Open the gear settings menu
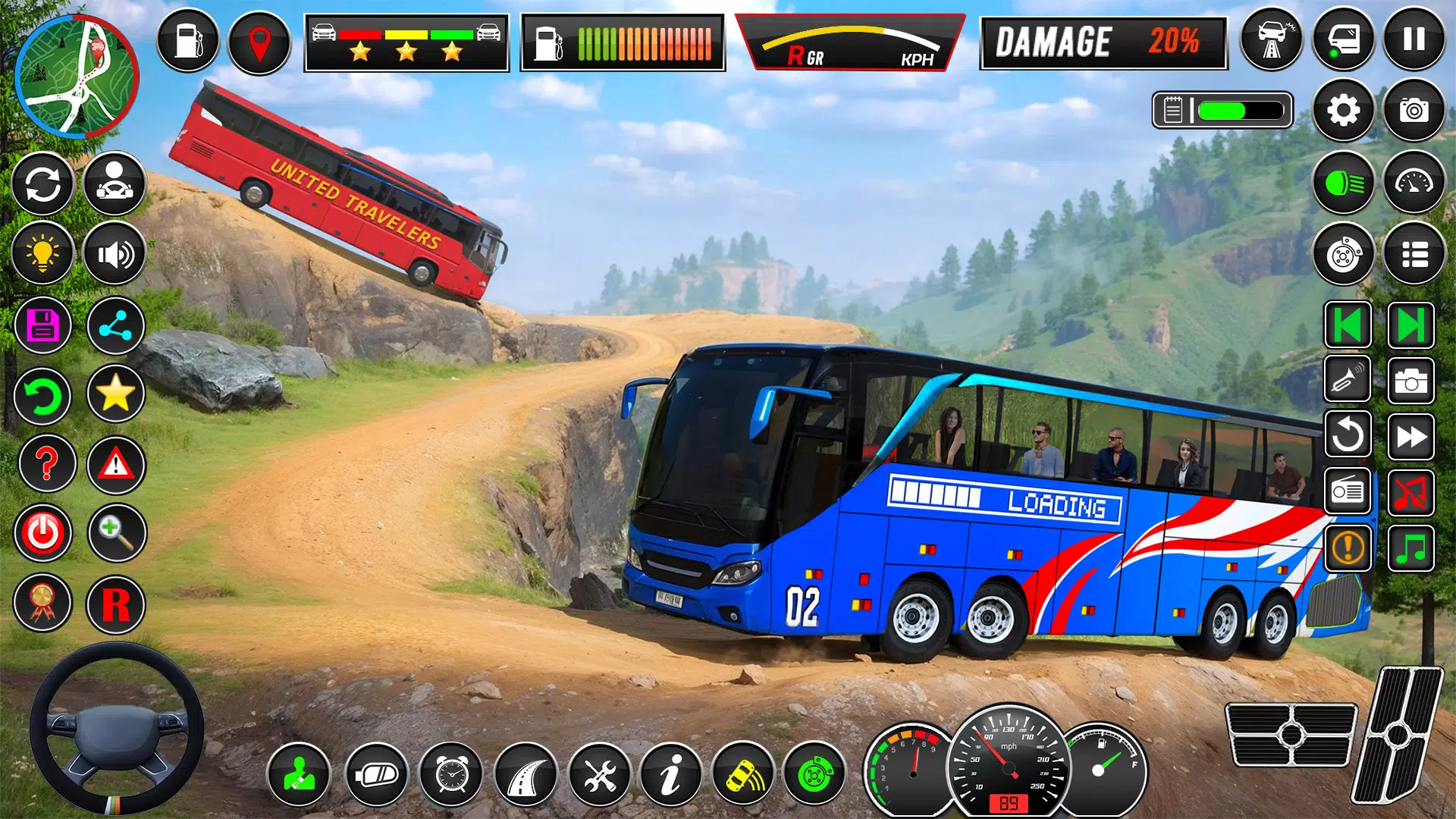The width and height of the screenshot is (1456, 819). [x=1343, y=111]
